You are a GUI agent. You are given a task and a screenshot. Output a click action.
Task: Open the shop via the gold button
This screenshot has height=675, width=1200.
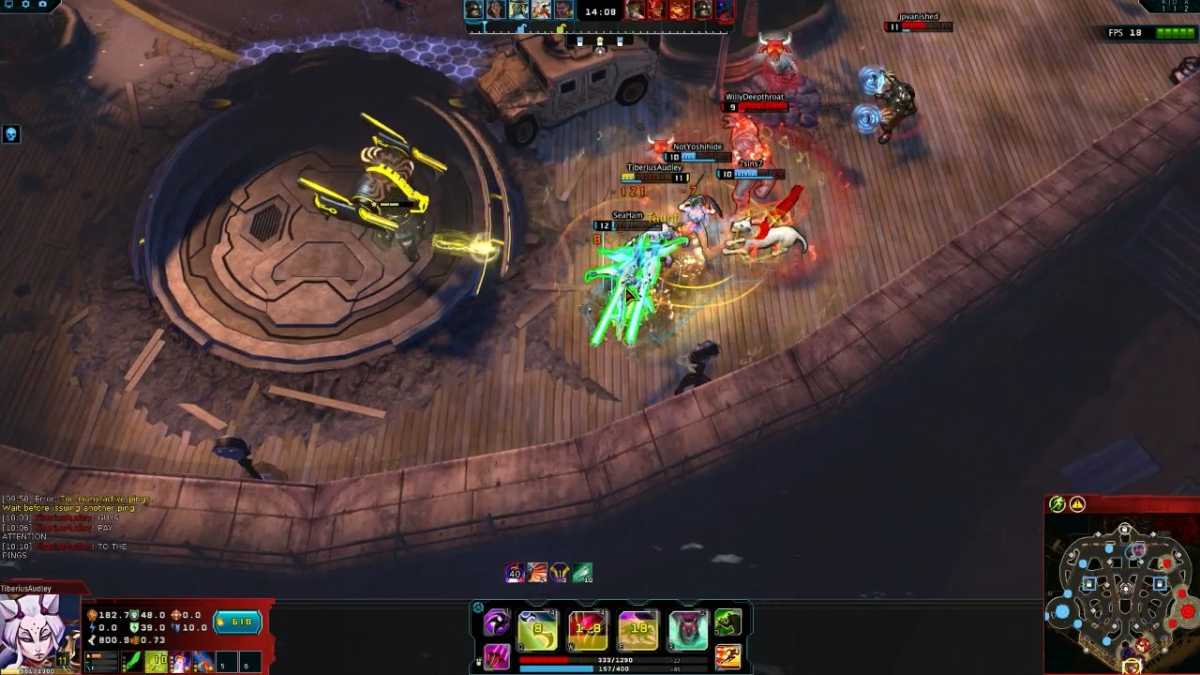[238, 623]
